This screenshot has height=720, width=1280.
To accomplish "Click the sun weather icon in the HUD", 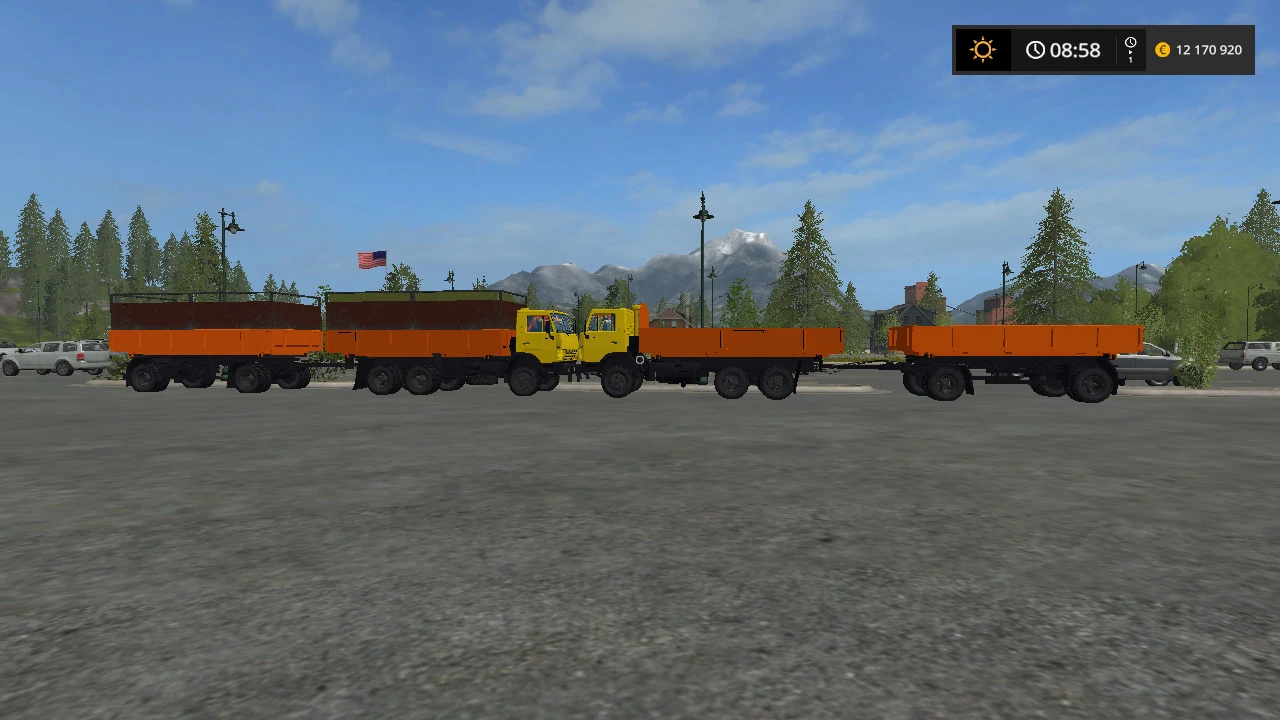I will tap(983, 49).
